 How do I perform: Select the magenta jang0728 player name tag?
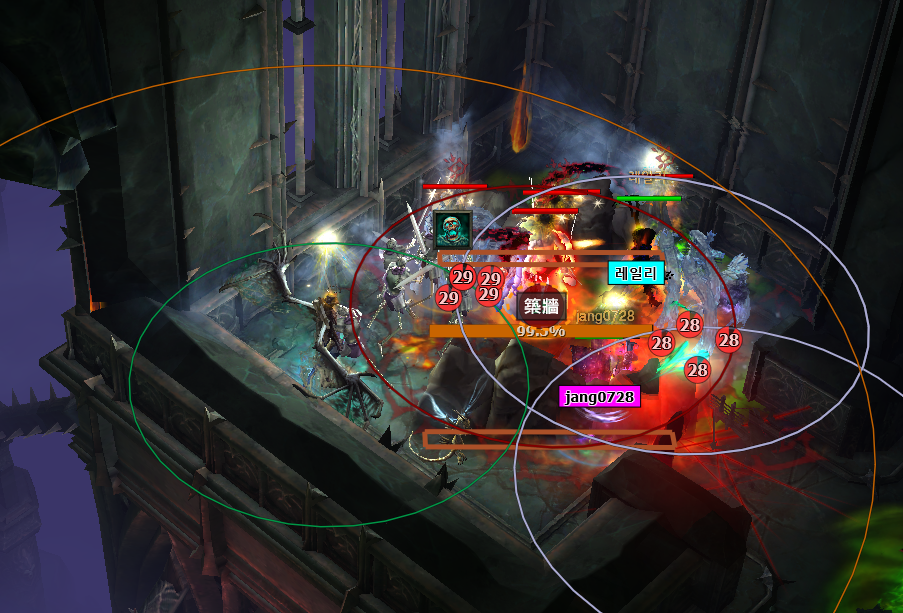[599, 397]
